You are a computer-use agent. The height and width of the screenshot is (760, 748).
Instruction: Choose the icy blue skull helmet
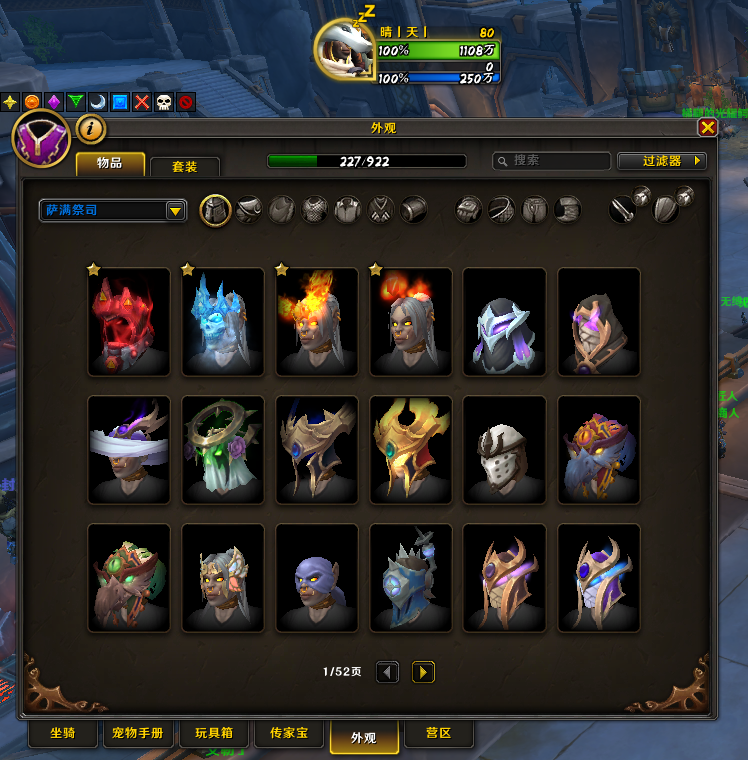pyautogui.click(x=223, y=322)
